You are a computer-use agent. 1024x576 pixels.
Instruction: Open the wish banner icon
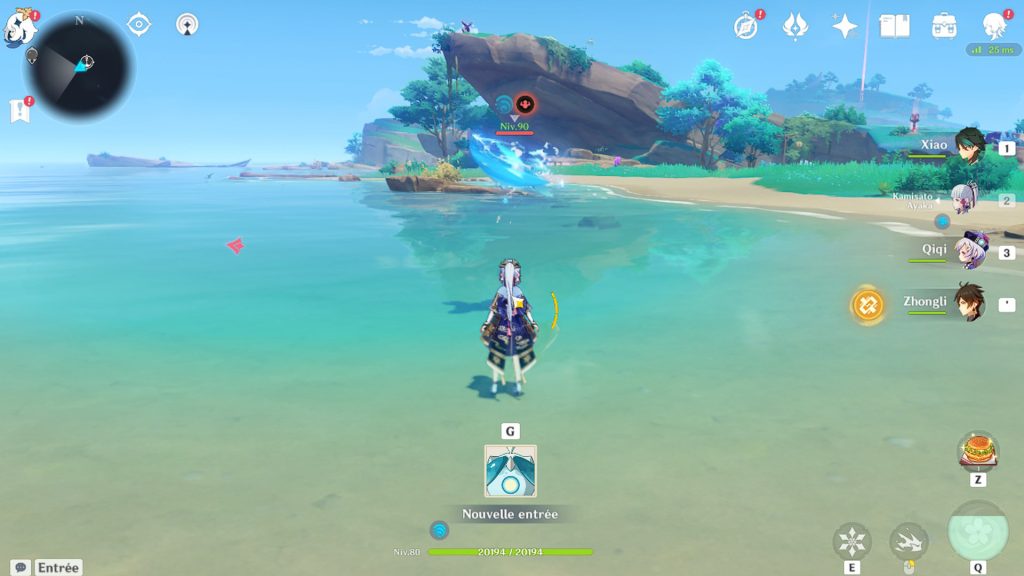tap(795, 26)
